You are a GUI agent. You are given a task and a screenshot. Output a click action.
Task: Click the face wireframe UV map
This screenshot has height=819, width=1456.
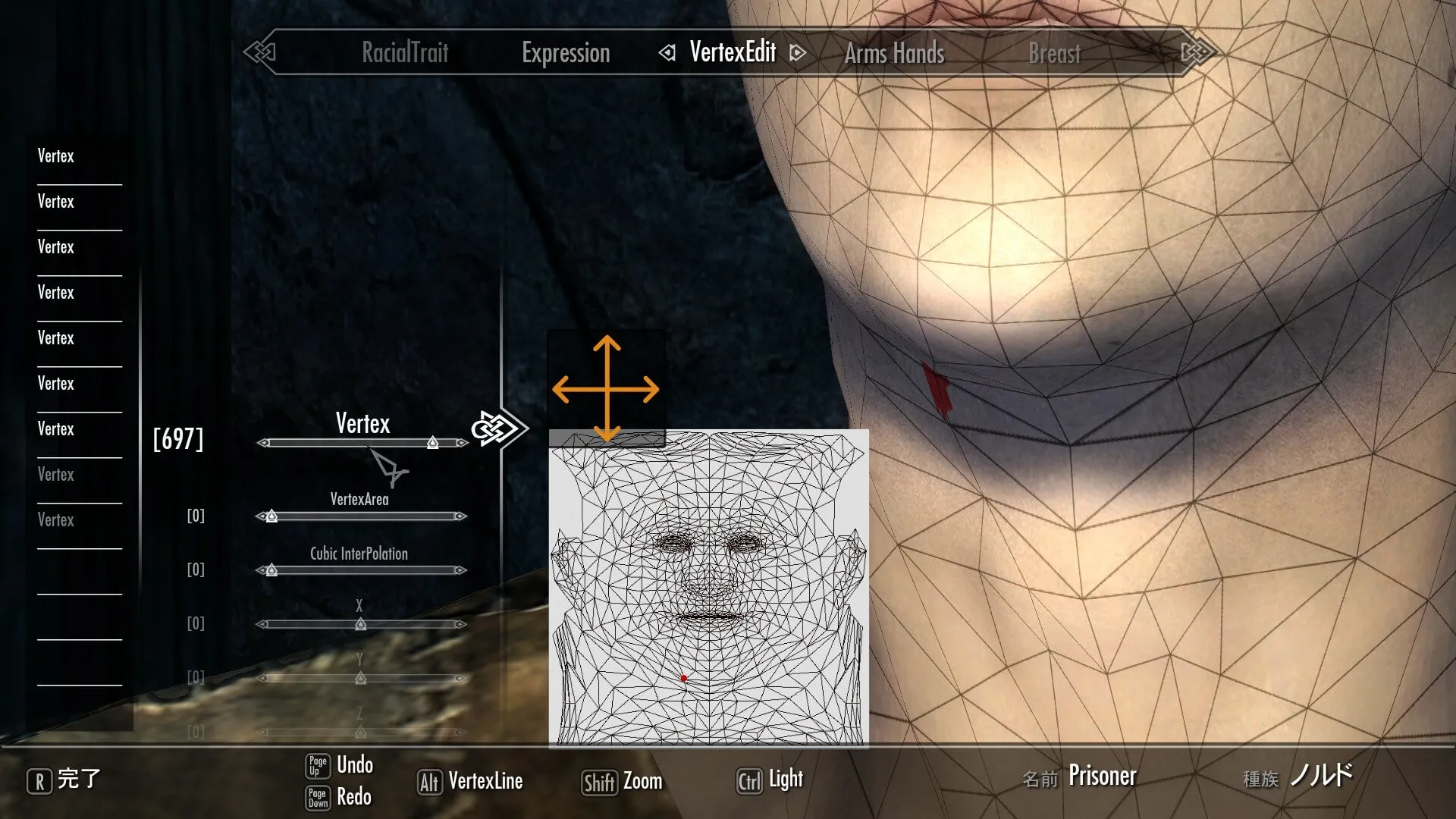click(708, 588)
